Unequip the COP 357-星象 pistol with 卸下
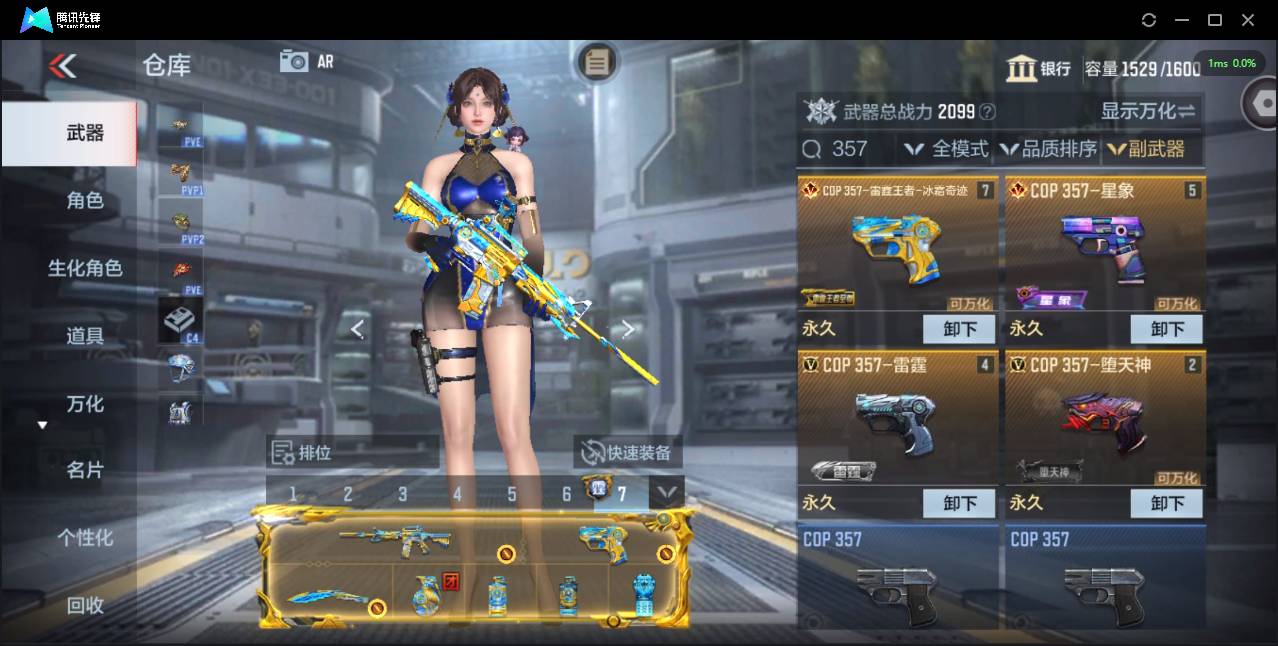Viewport: 1278px width, 646px height. (x=1166, y=329)
